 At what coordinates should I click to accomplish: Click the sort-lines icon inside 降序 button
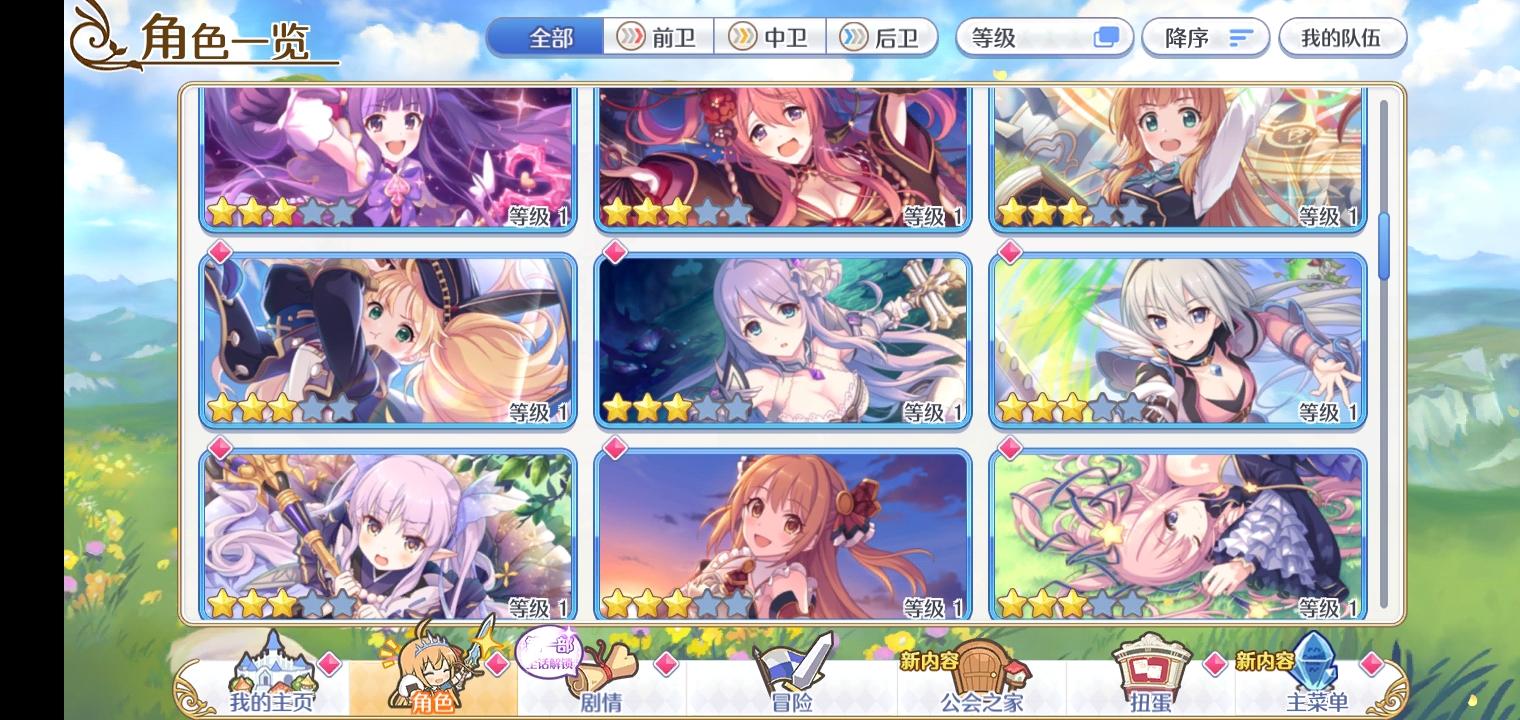[1242, 37]
